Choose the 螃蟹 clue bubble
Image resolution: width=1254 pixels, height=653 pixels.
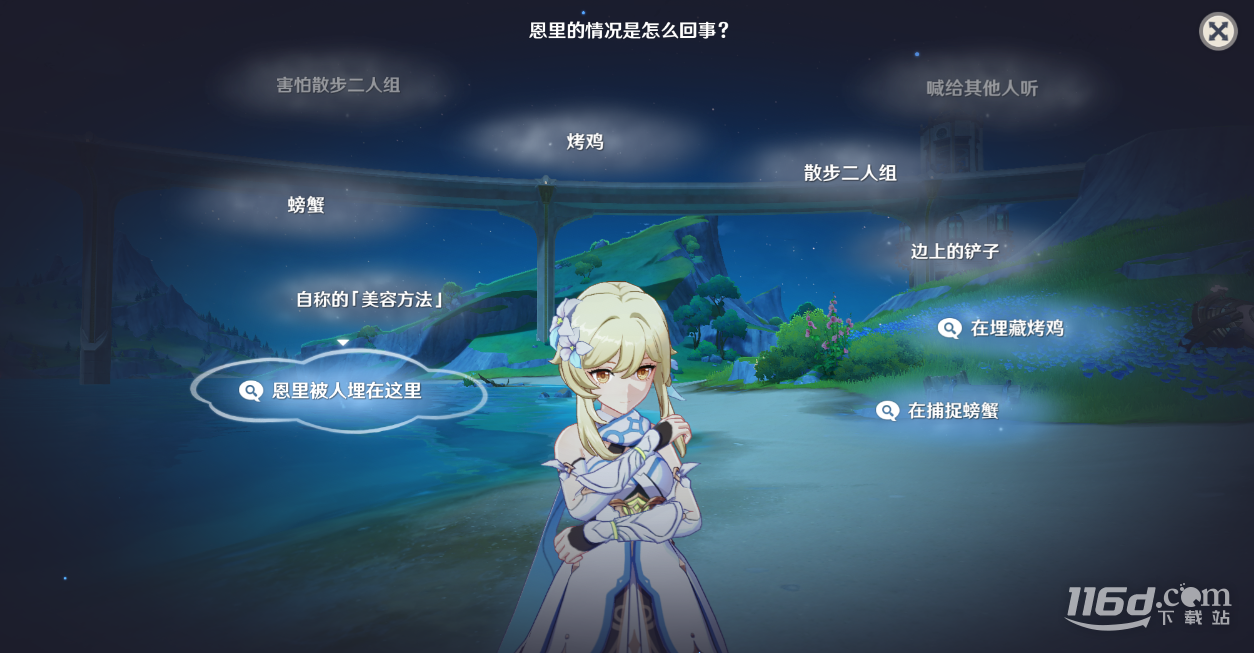[x=306, y=205]
